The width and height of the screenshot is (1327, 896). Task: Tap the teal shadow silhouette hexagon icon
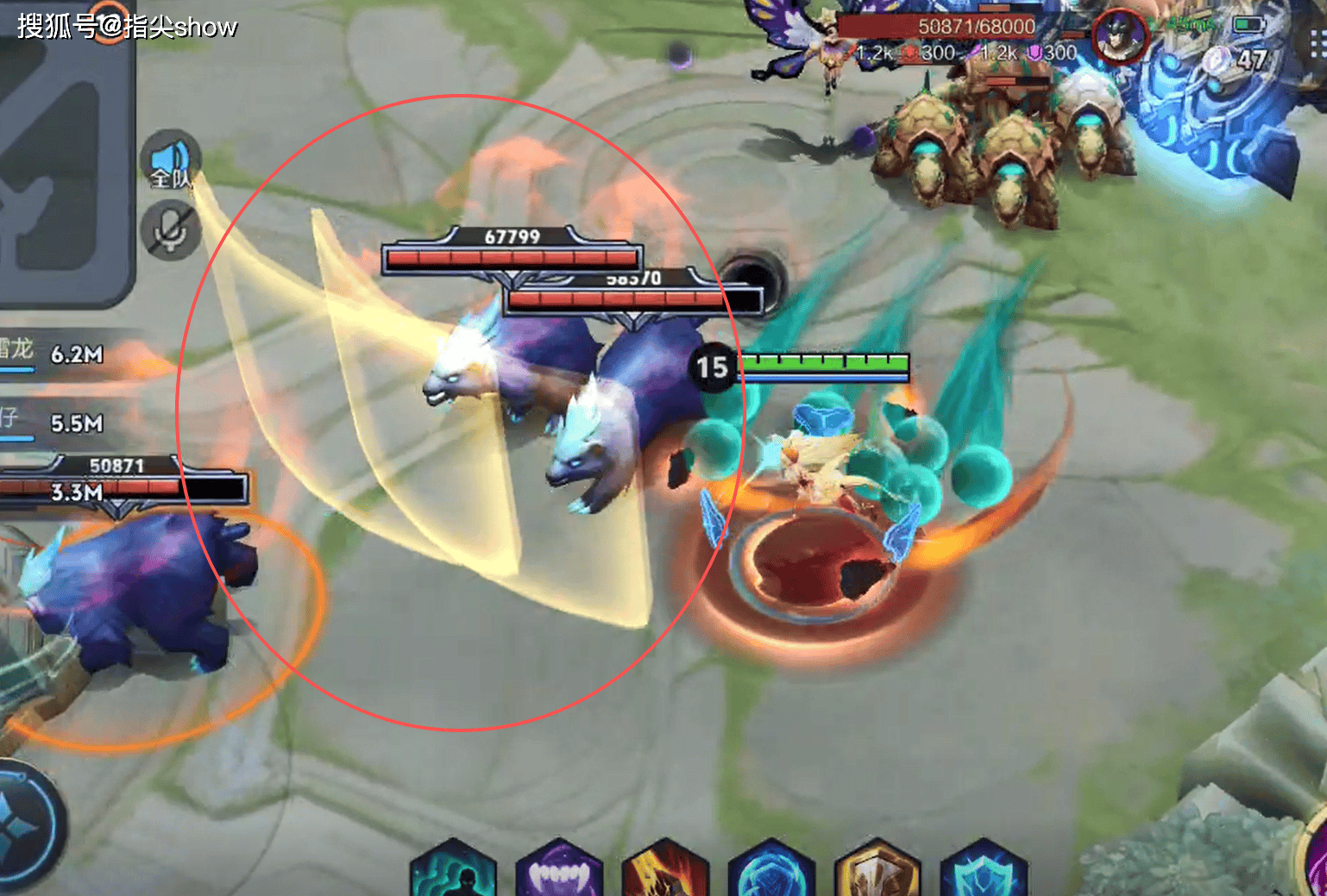tap(454, 872)
